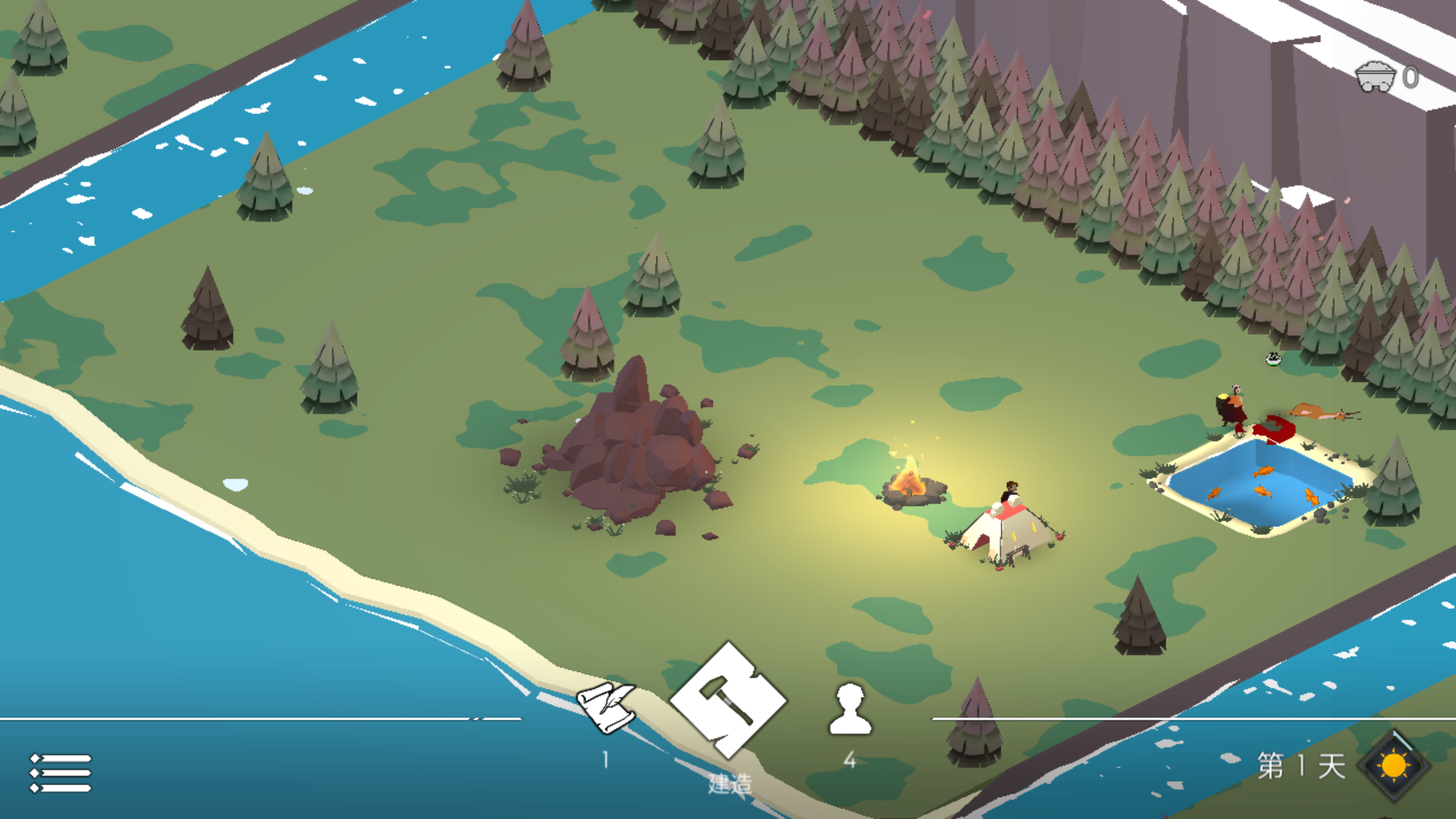Open the 建造 build hammer menu
1456x819 pixels.
tap(728, 700)
